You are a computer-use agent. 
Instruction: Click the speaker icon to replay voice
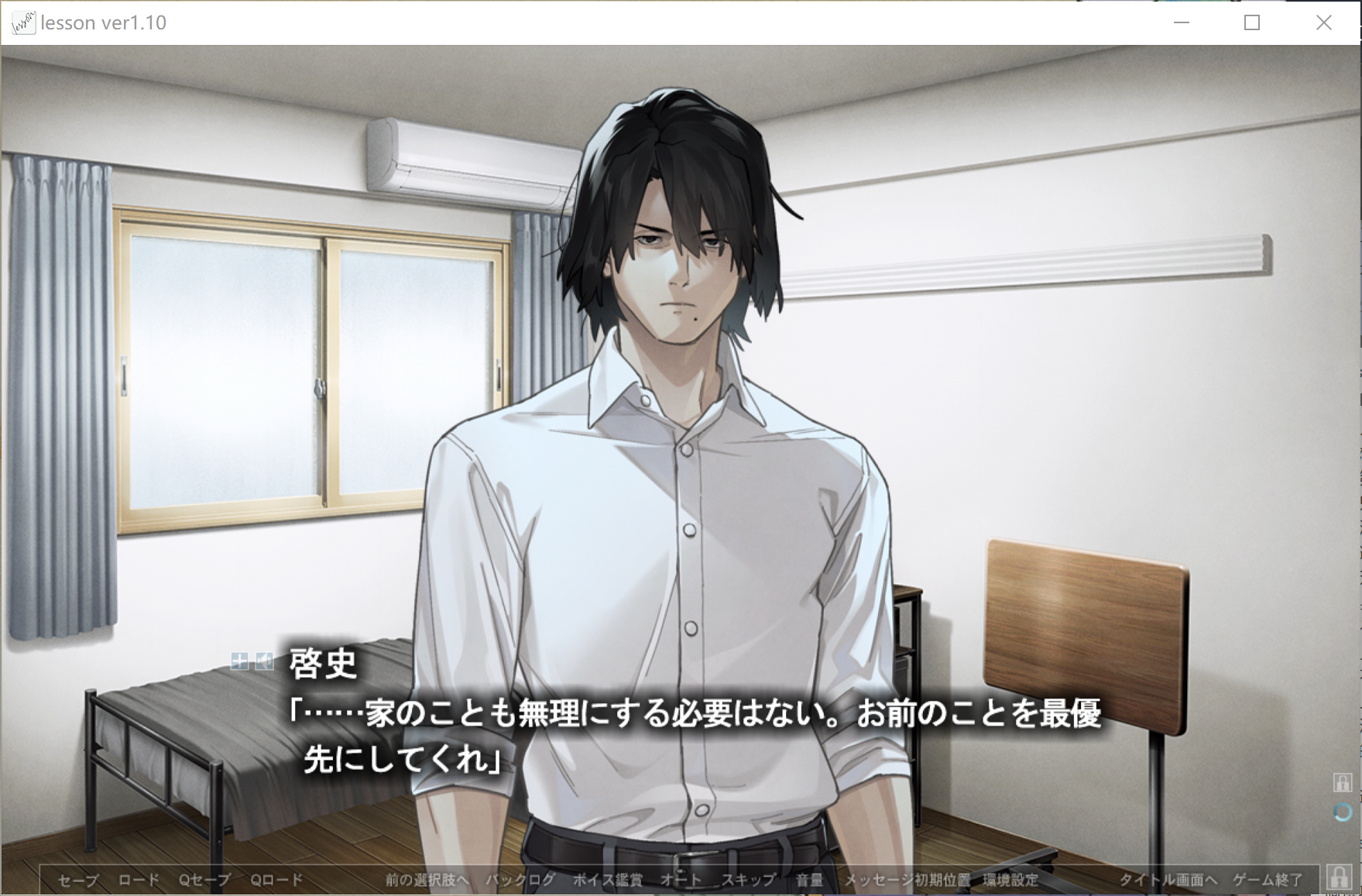click(x=265, y=661)
